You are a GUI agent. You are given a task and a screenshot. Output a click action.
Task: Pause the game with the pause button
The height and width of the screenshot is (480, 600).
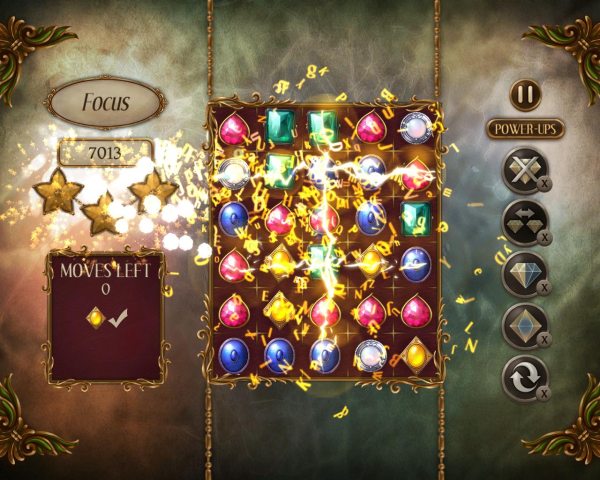(x=525, y=95)
